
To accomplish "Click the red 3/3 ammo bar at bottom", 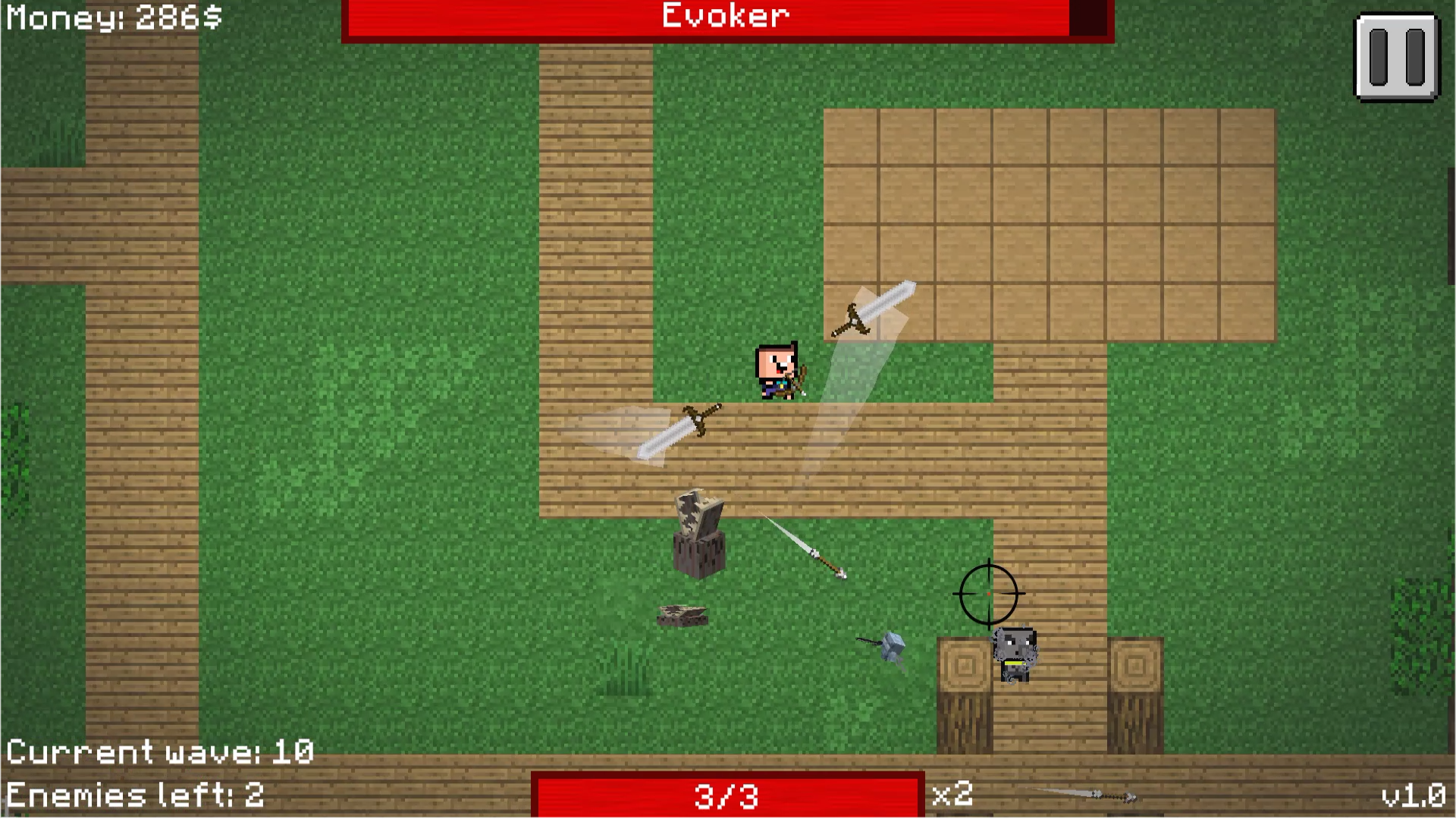I will pos(728,795).
